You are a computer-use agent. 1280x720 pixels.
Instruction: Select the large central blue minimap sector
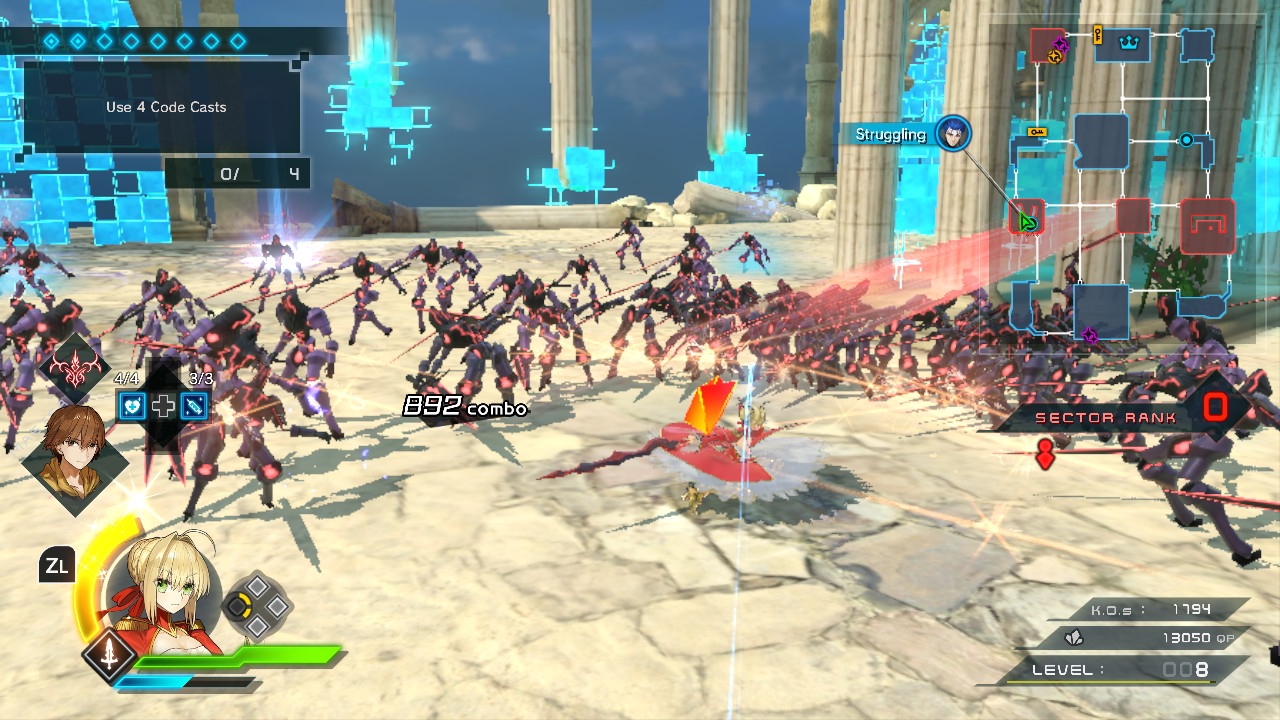coord(1101,141)
